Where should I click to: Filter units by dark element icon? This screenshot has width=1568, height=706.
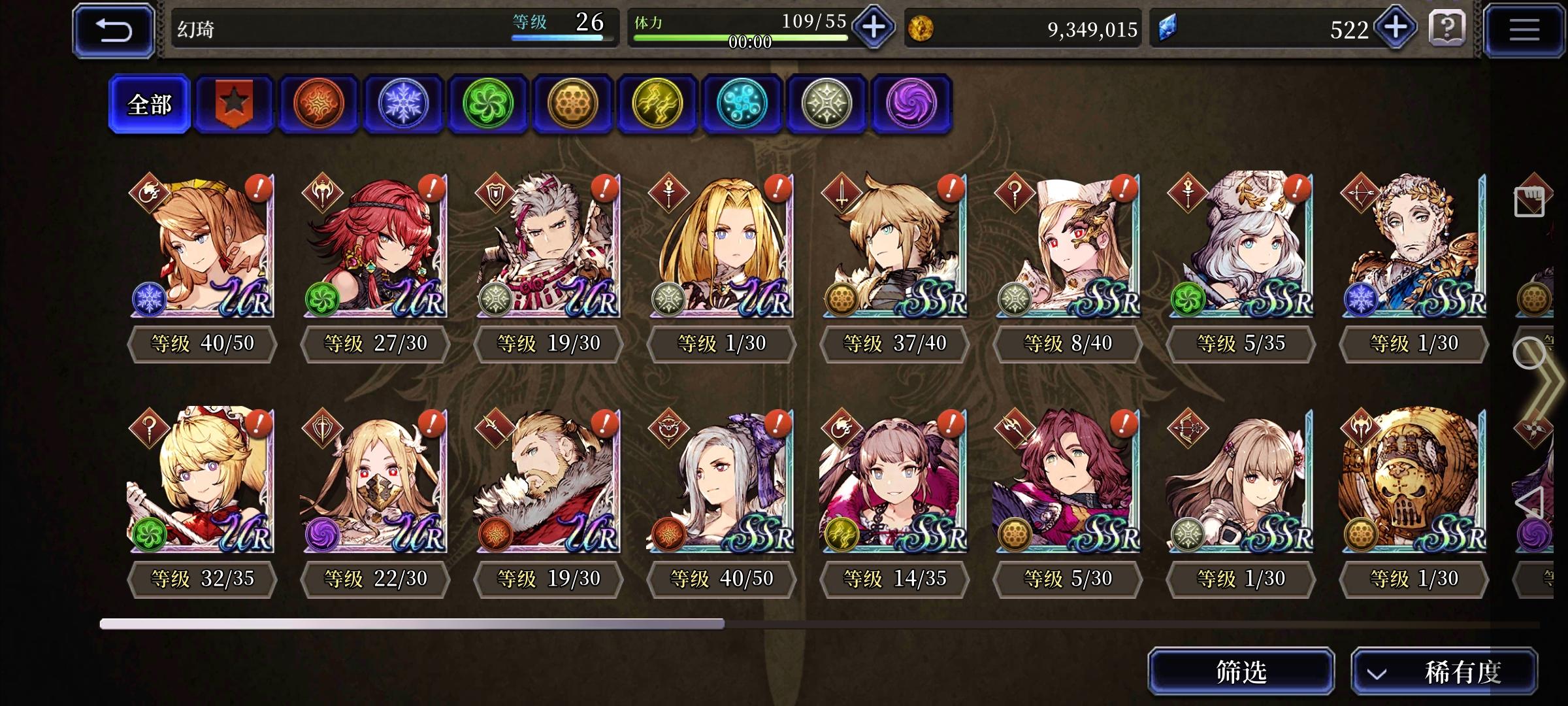tap(911, 105)
